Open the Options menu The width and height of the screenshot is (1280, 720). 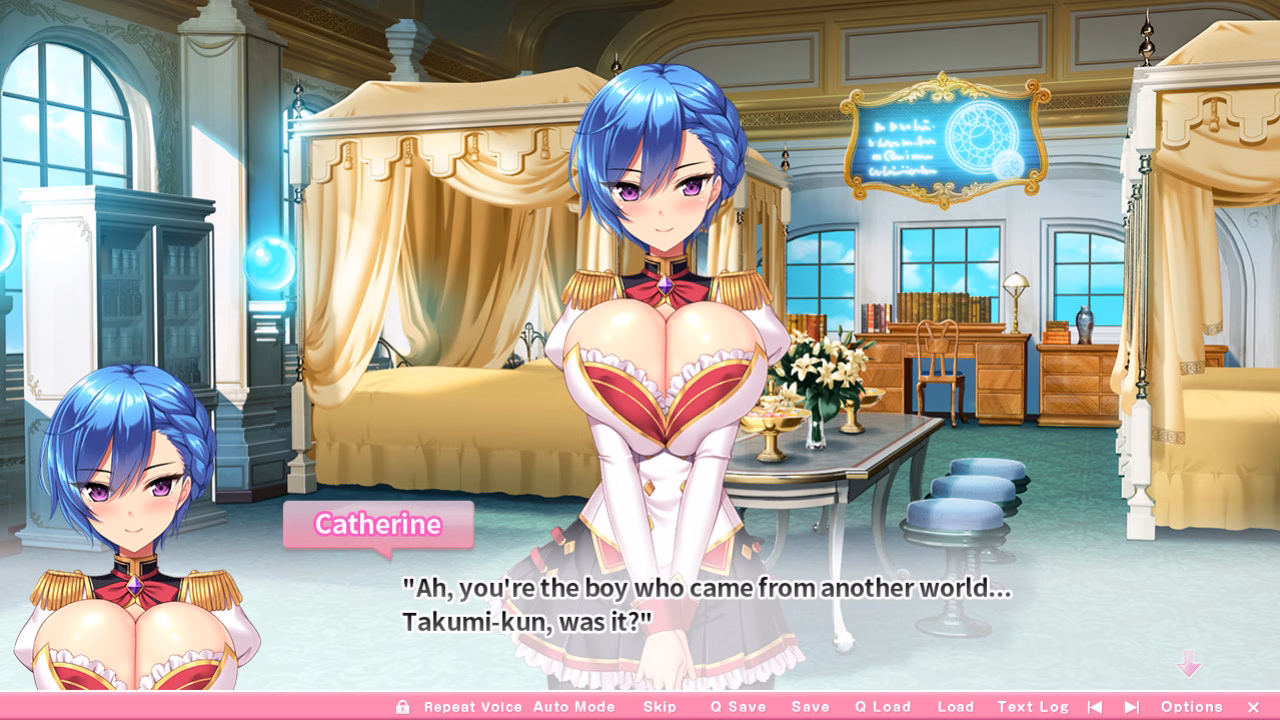click(1192, 706)
